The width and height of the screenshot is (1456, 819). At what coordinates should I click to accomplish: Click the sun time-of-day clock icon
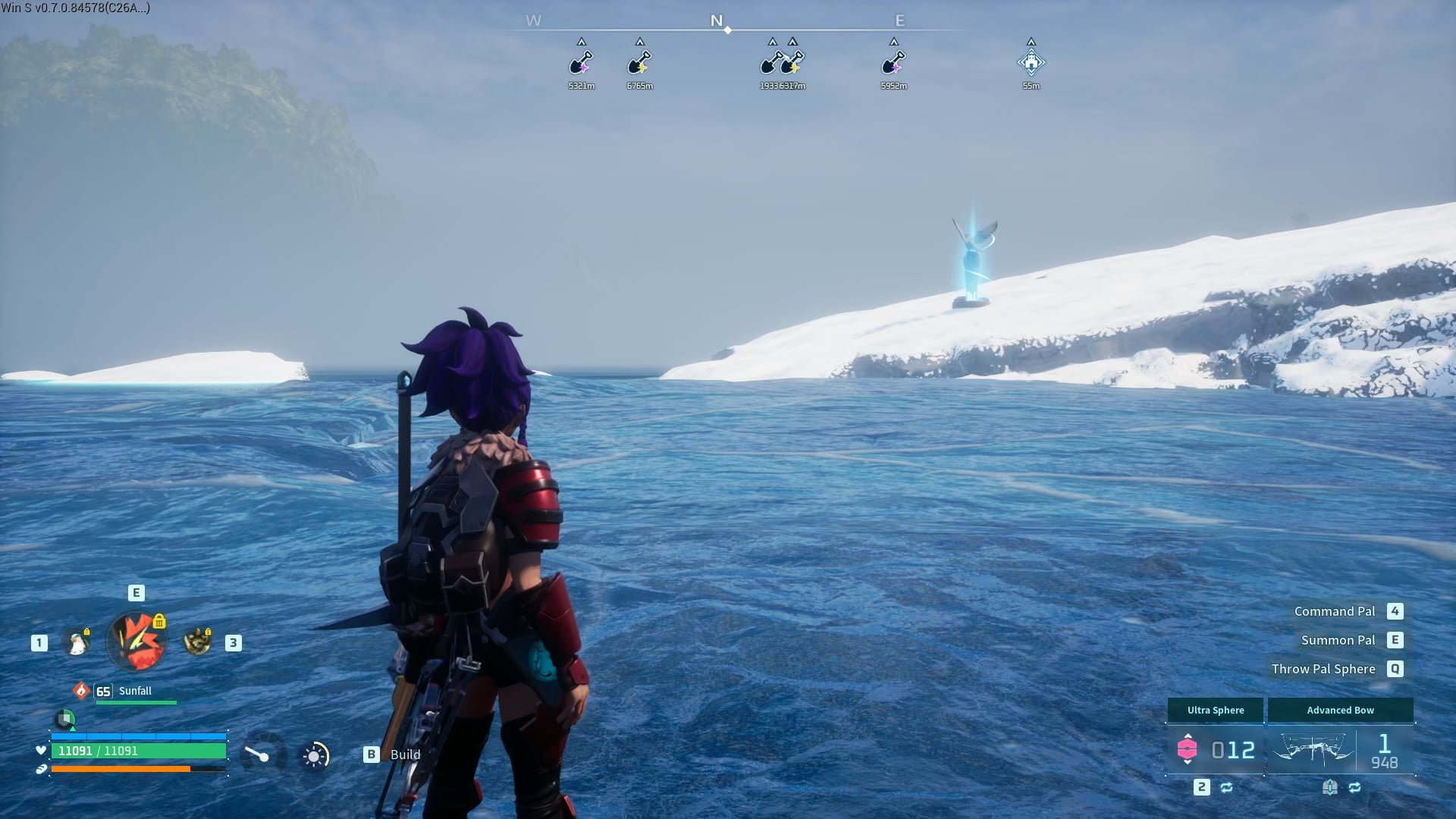314,755
